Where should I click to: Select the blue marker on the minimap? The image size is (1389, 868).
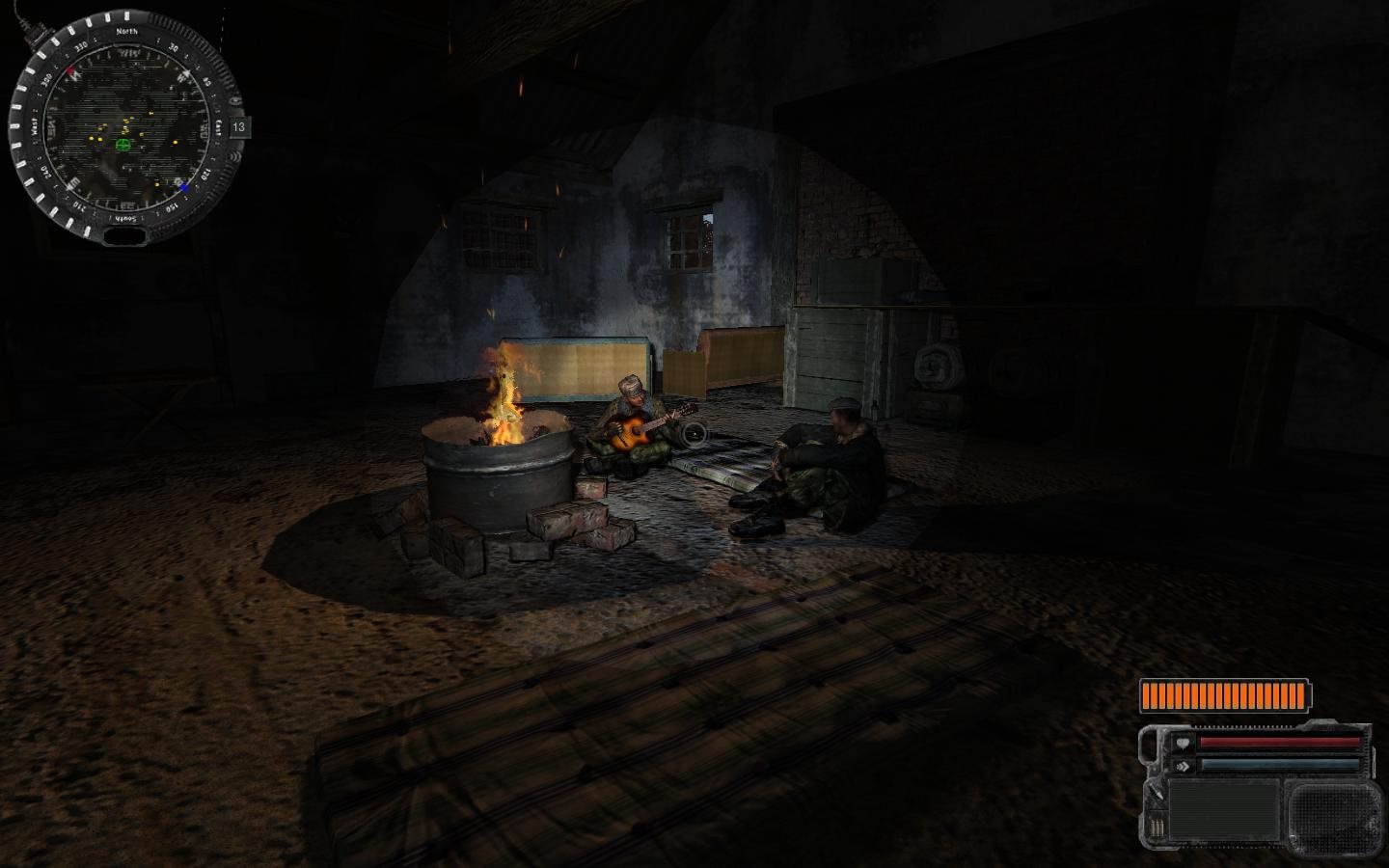(182, 186)
